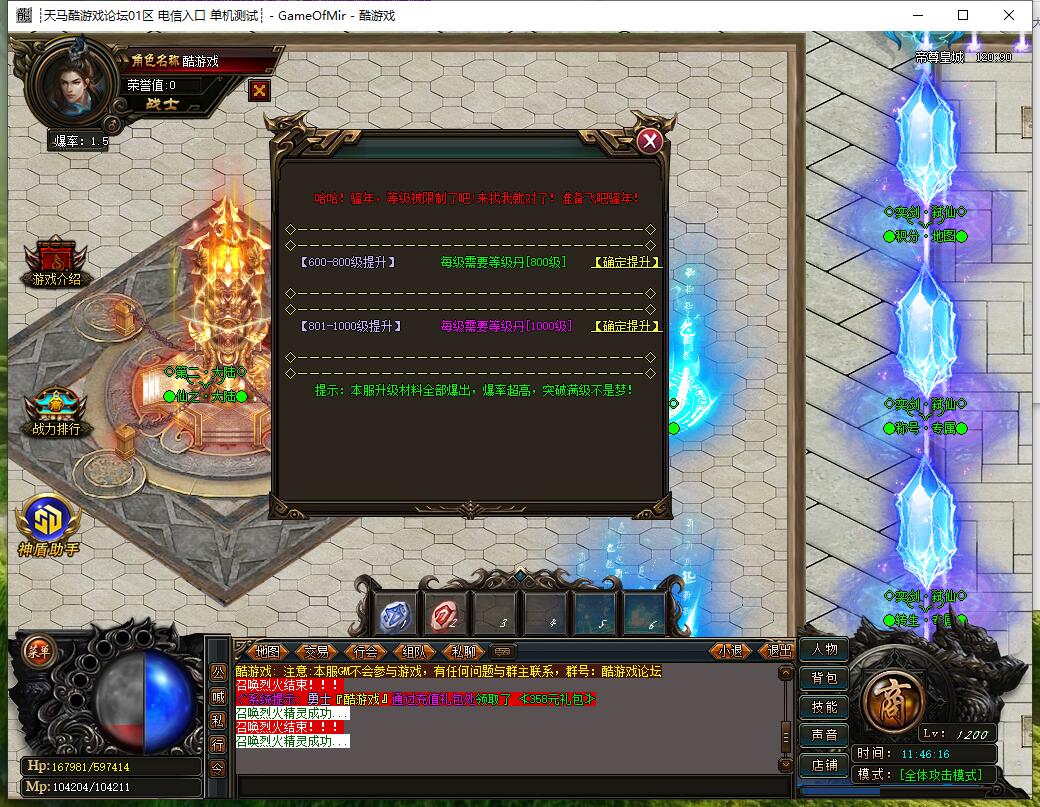Open the 店铺 shop button

pyautogui.click(x=824, y=765)
